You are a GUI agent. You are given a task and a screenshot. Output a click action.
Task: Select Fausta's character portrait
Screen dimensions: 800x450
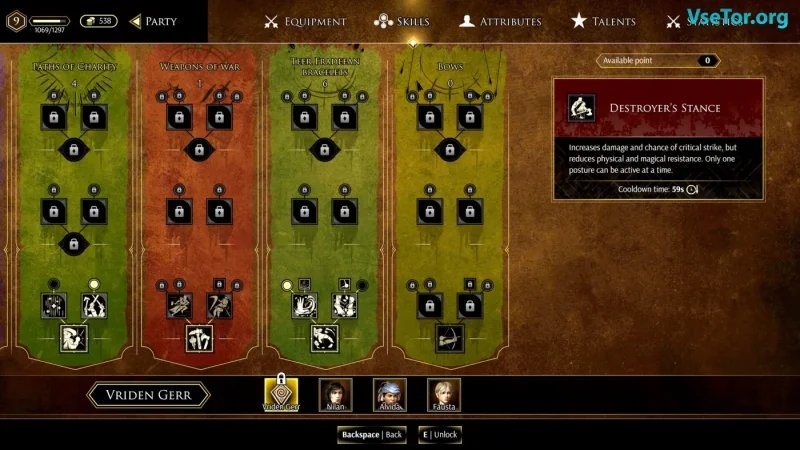[x=443, y=394]
